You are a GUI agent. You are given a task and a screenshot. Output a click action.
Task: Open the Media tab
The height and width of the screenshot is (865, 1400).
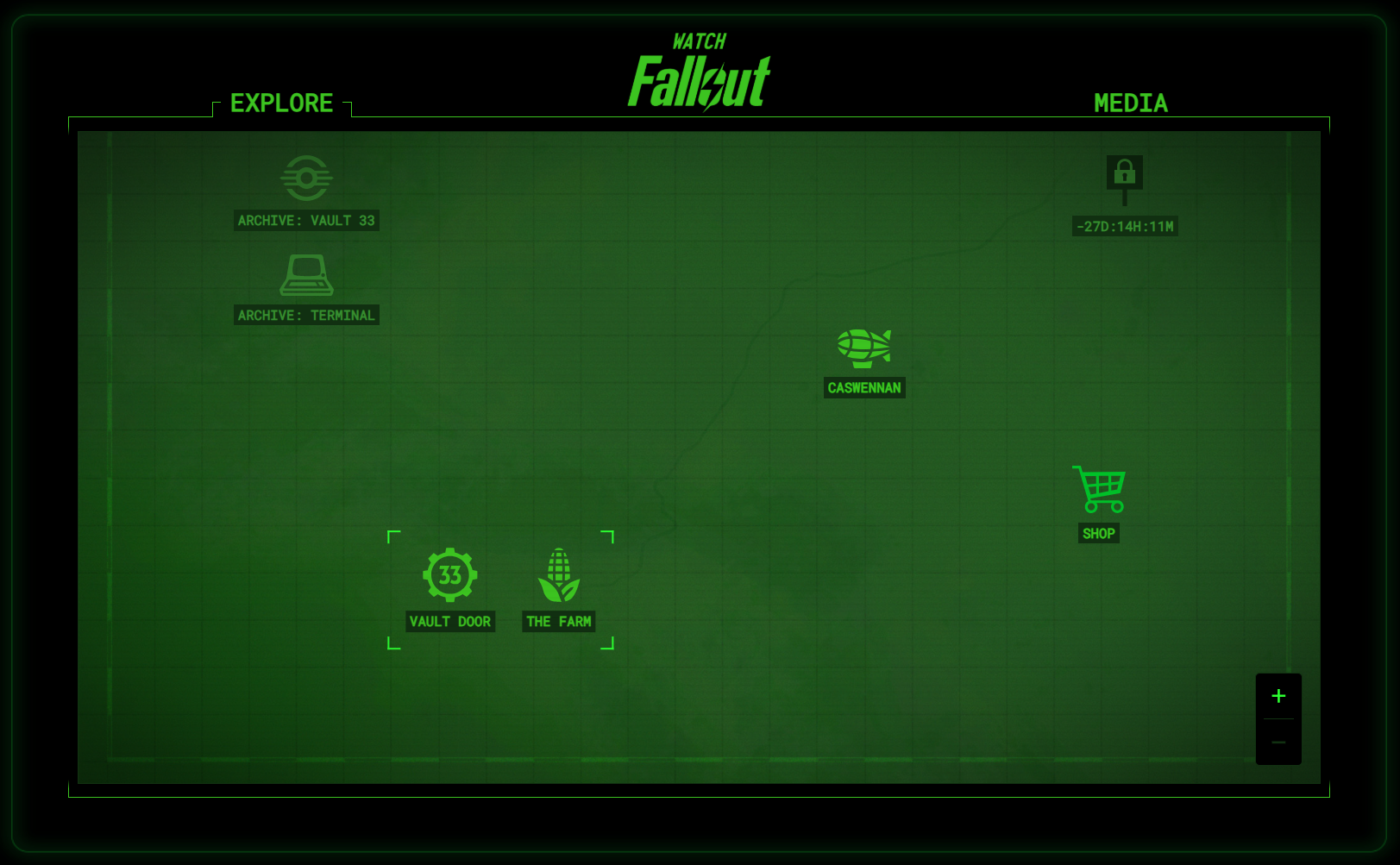(1130, 103)
